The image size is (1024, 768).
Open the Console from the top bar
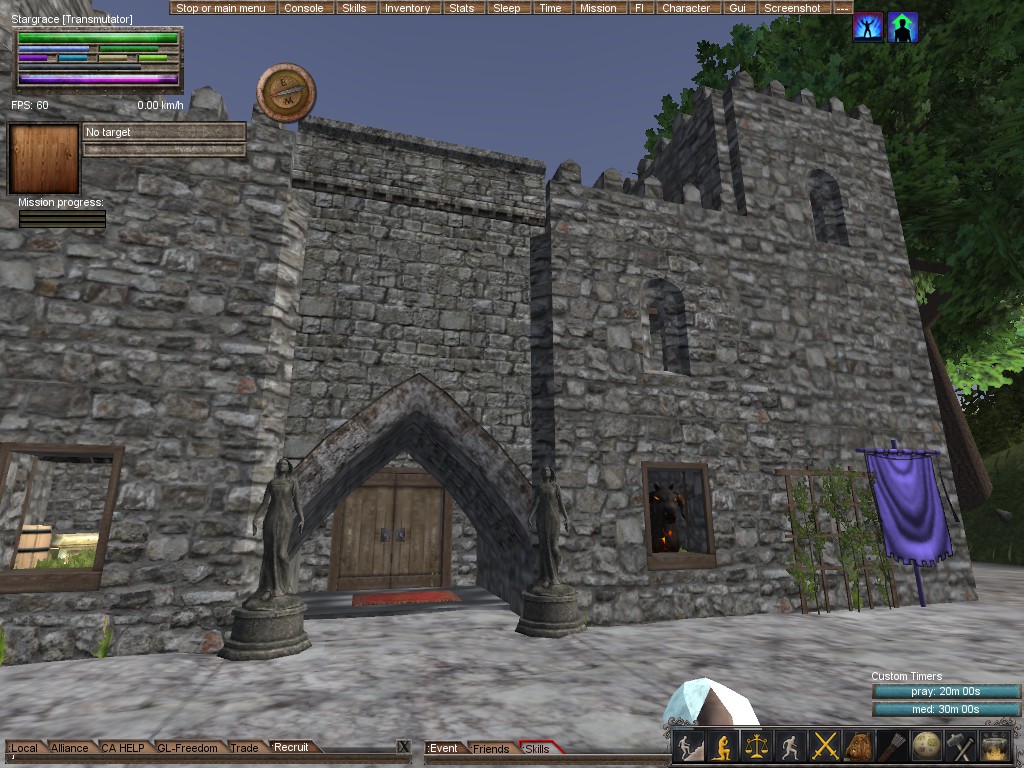click(x=303, y=8)
